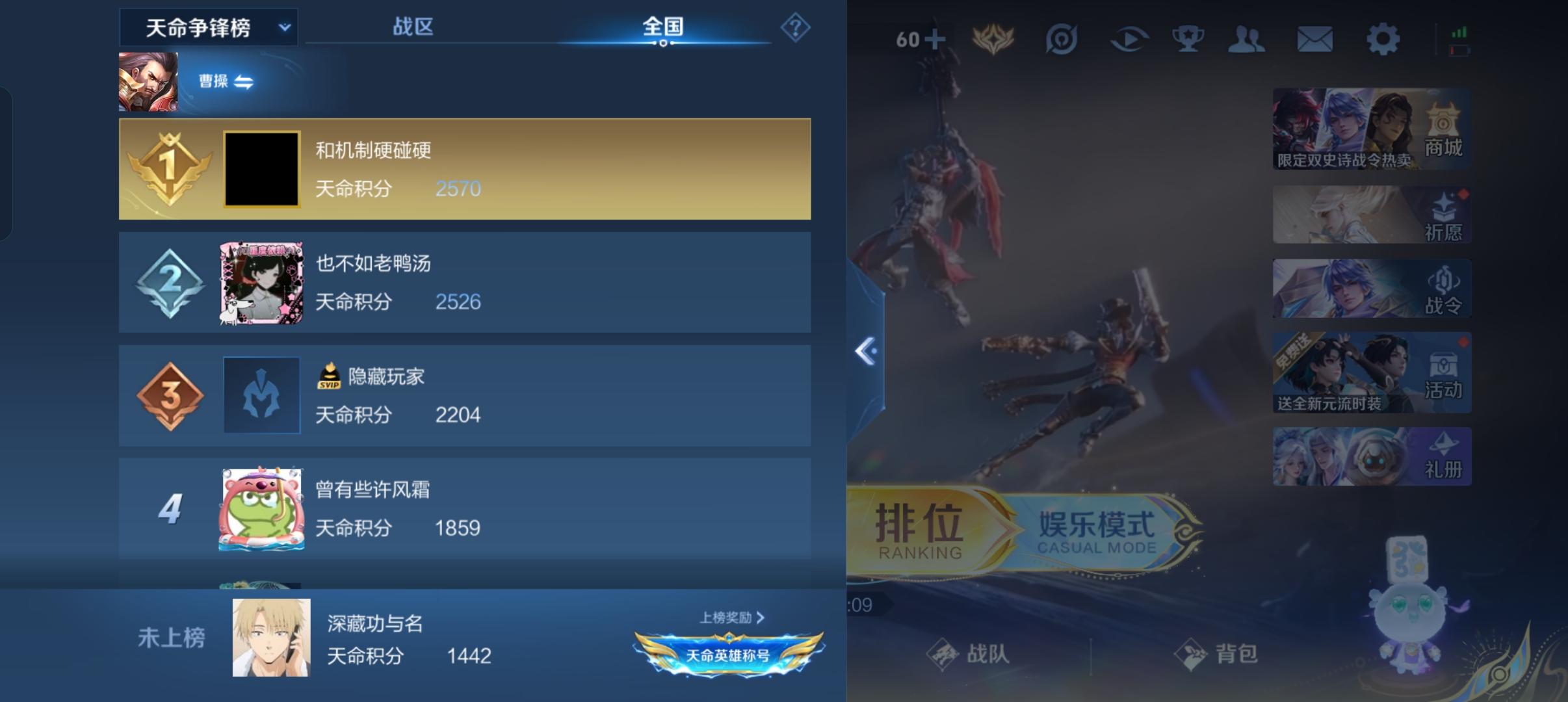Open the tournament trophy panel
Viewport: 1568px width, 702px height.
[1190, 39]
